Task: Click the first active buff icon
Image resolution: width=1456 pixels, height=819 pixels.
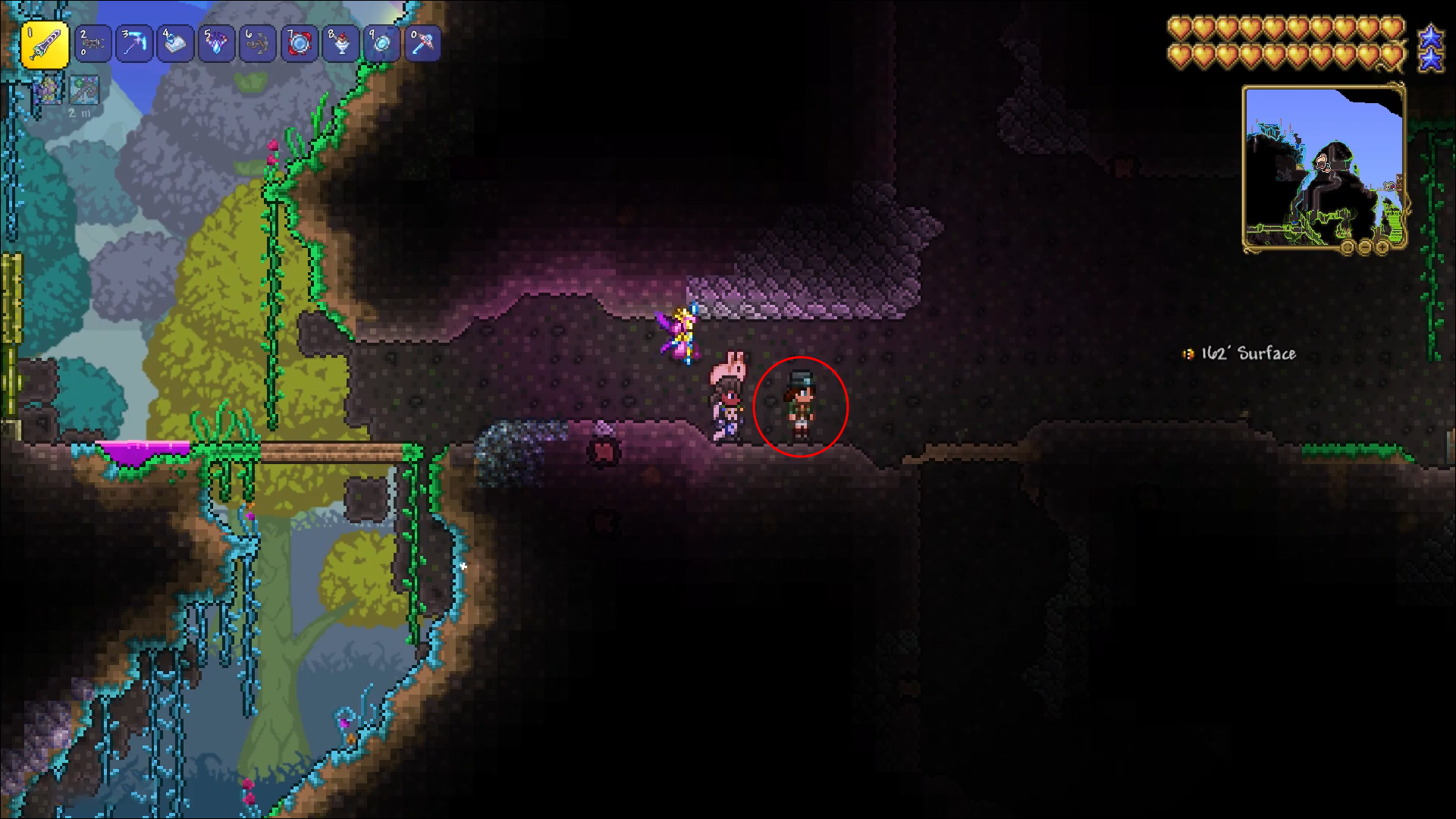Action: (x=47, y=90)
